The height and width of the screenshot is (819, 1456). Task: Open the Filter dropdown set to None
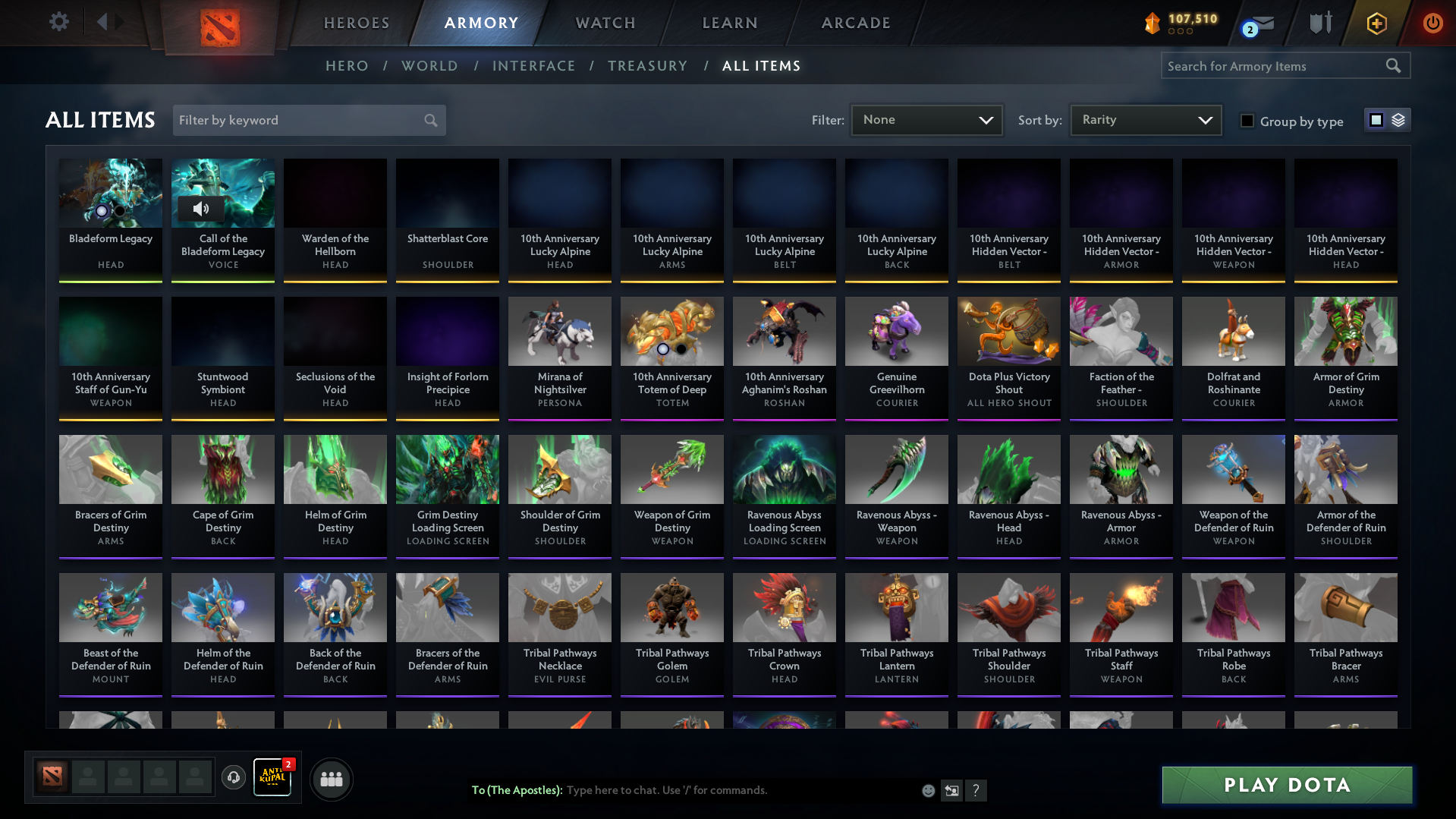(926, 119)
